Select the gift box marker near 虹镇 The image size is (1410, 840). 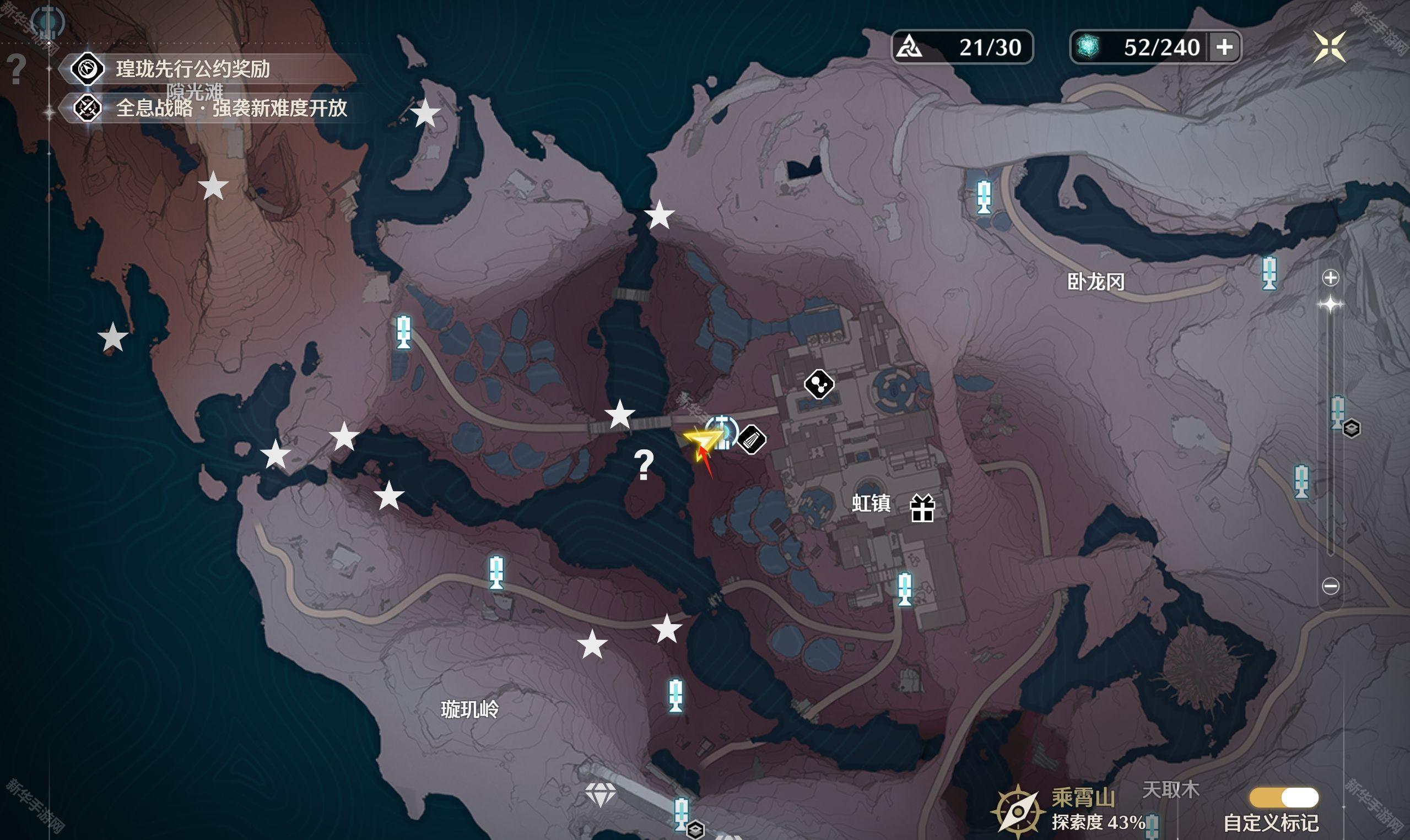[922, 507]
